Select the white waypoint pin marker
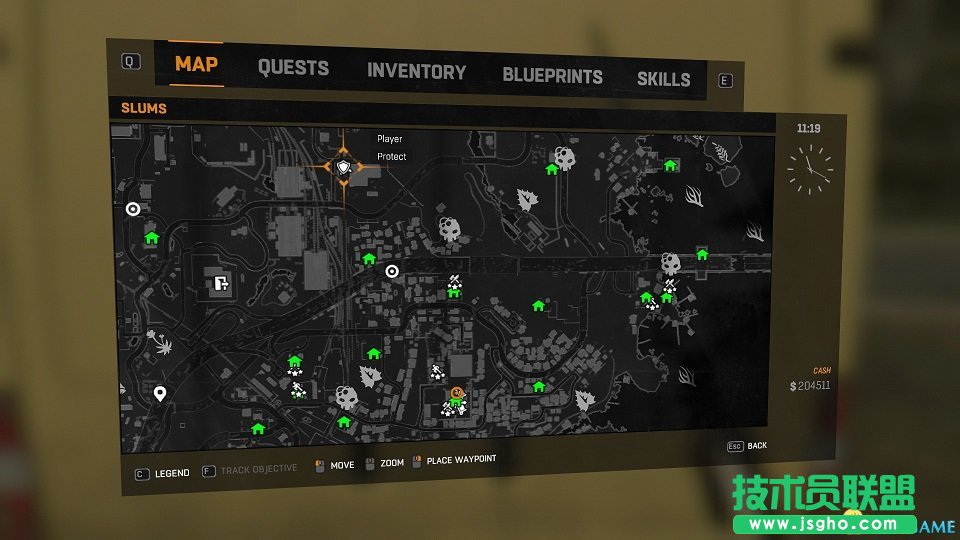This screenshot has width=960, height=540. pyautogui.click(x=160, y=394)
